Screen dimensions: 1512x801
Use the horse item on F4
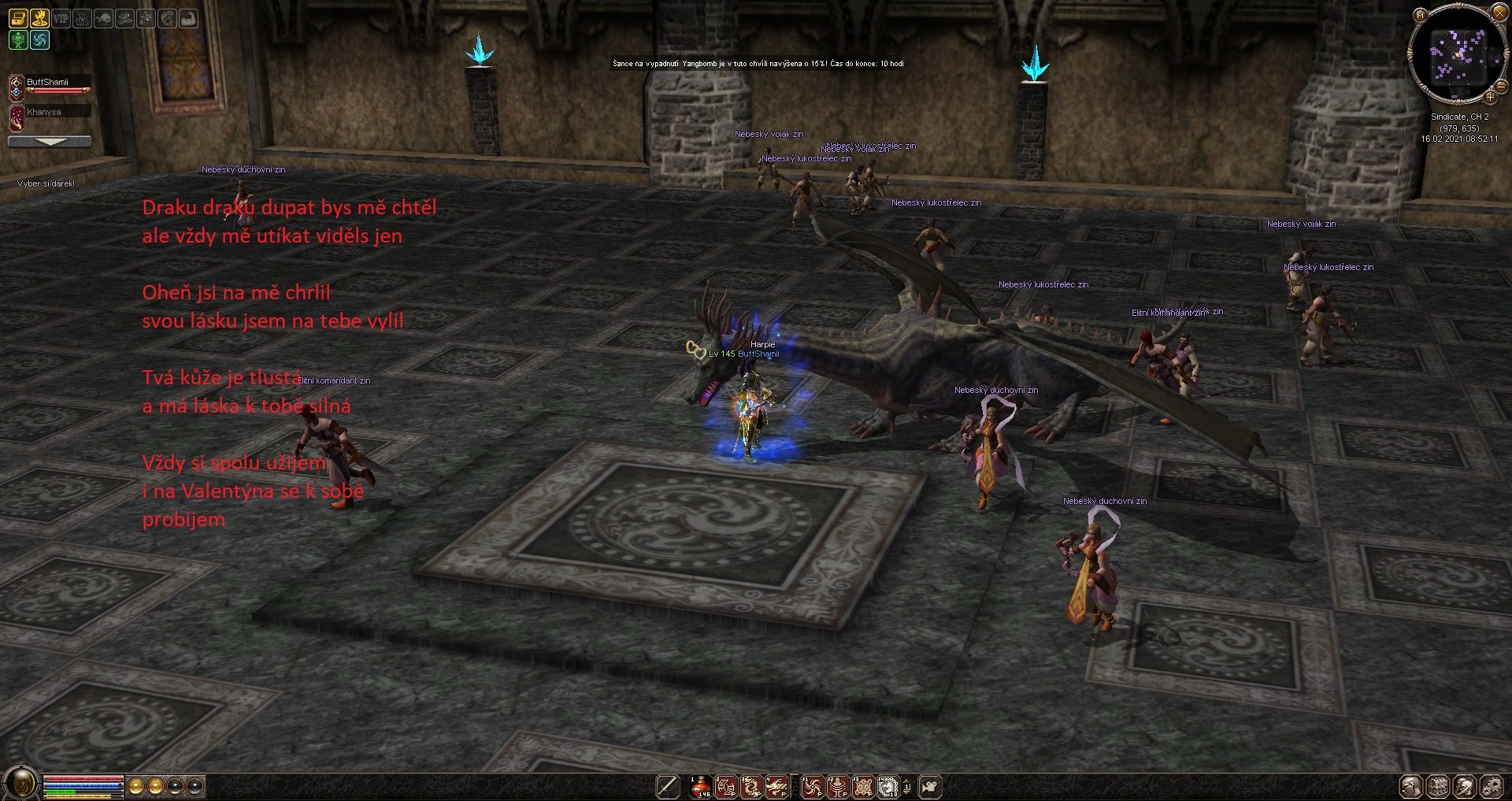pos(888,786)
